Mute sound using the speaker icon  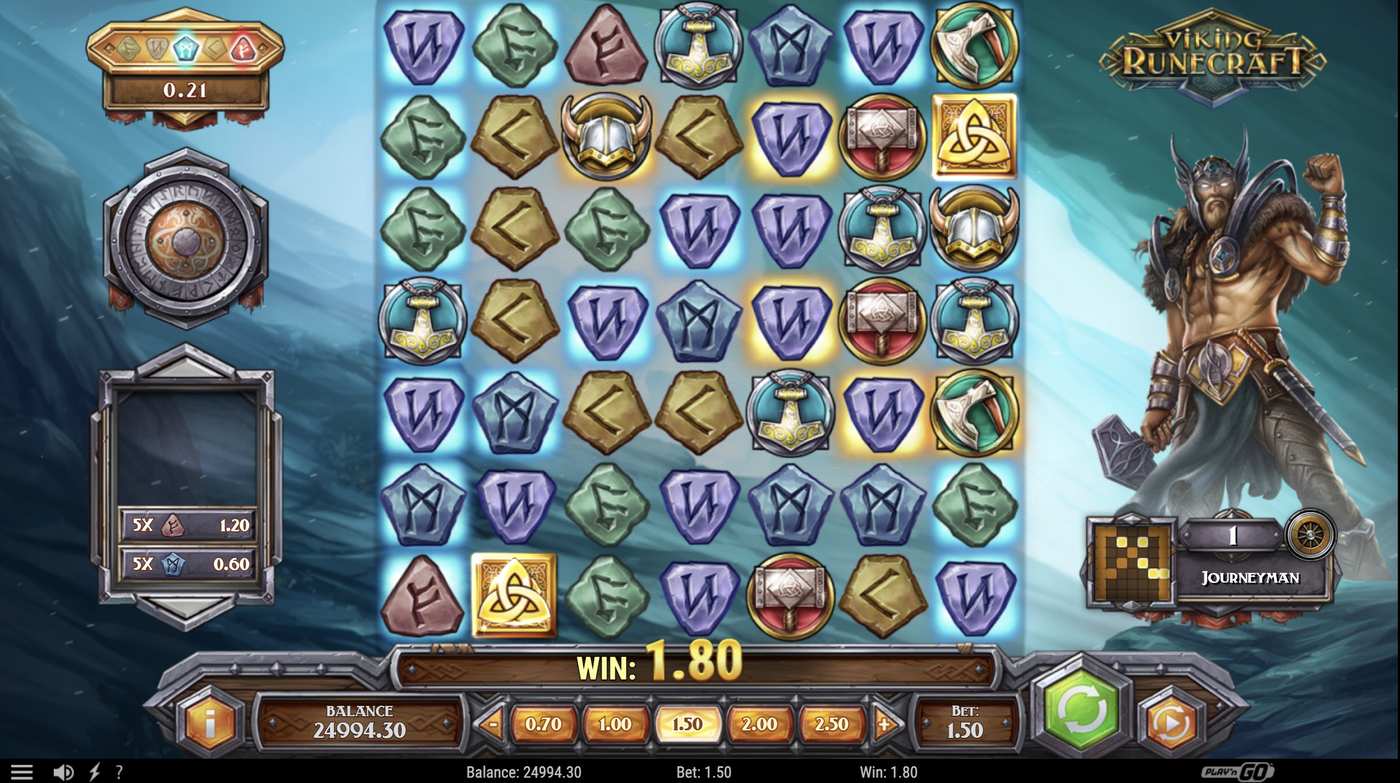click(62, 771)
